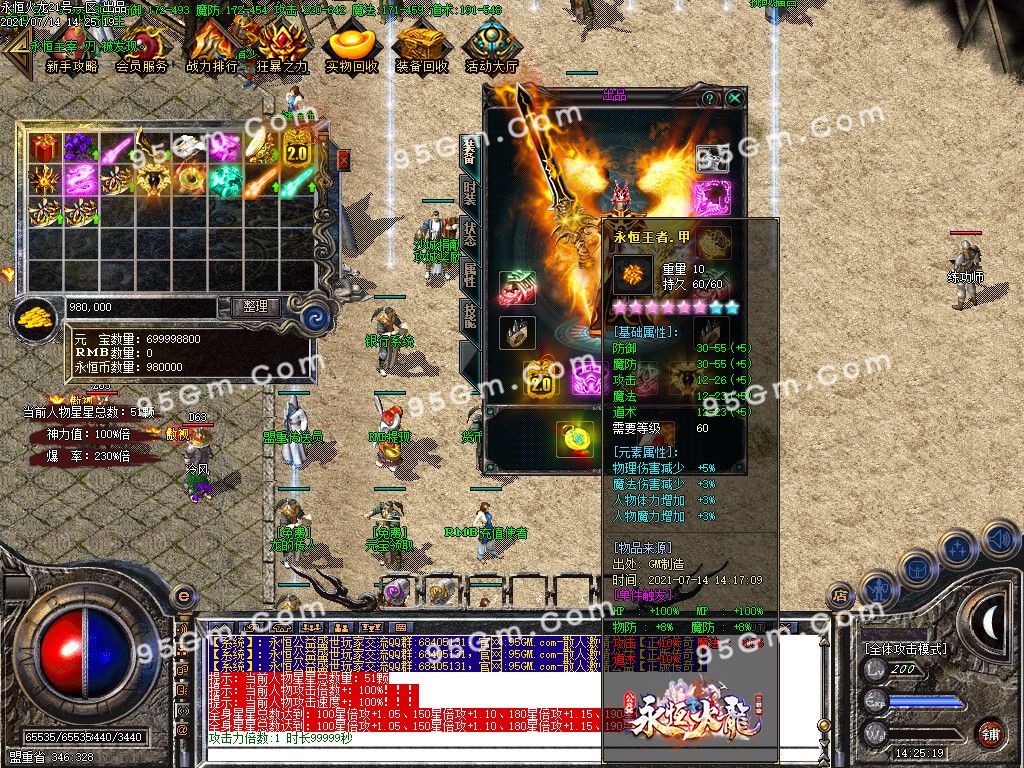This screenshot has height=768, width=1024.
Task: Select the purple grapes item in bag
Action: (x=79, y=149)
